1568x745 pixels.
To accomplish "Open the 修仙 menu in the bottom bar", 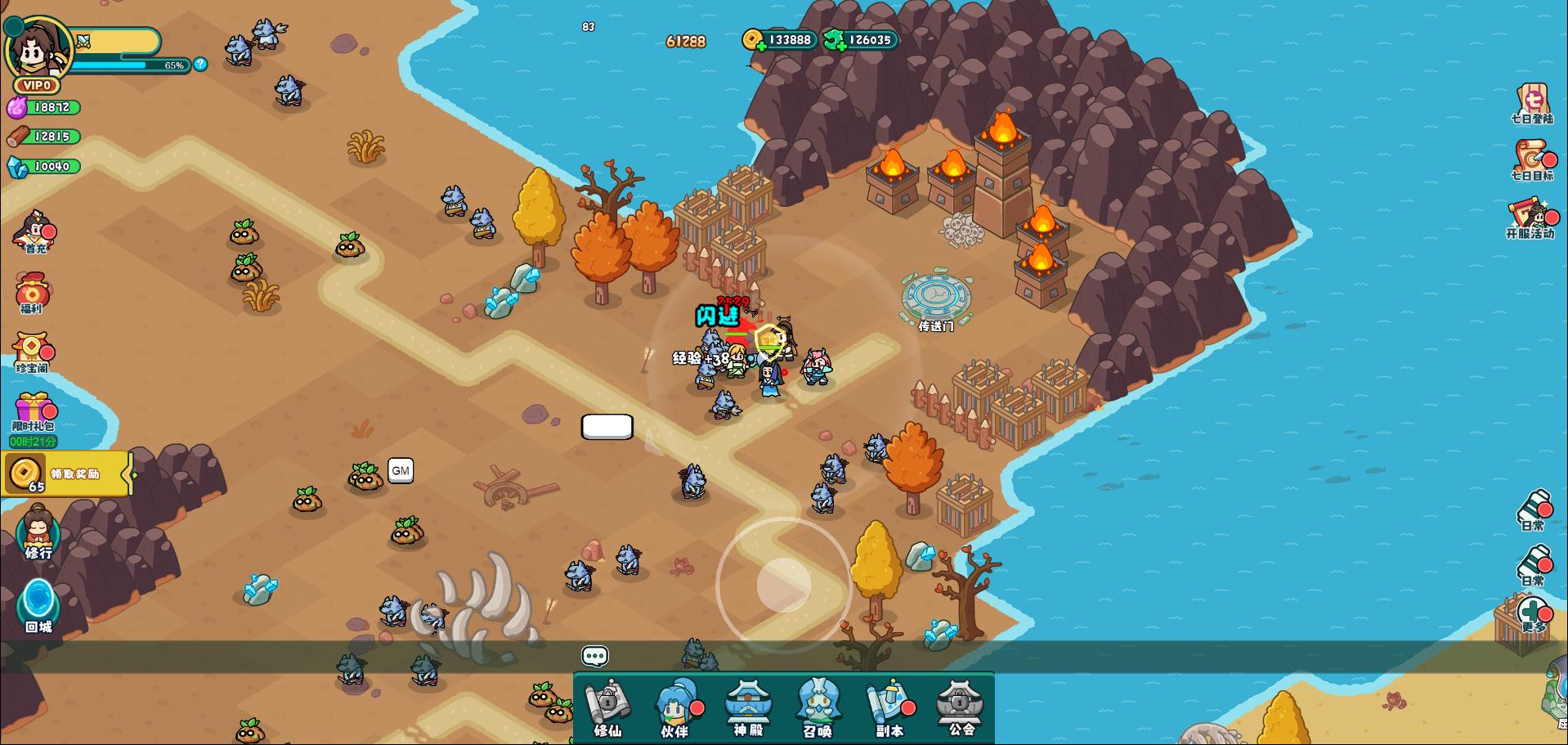I will click(608, 709).
